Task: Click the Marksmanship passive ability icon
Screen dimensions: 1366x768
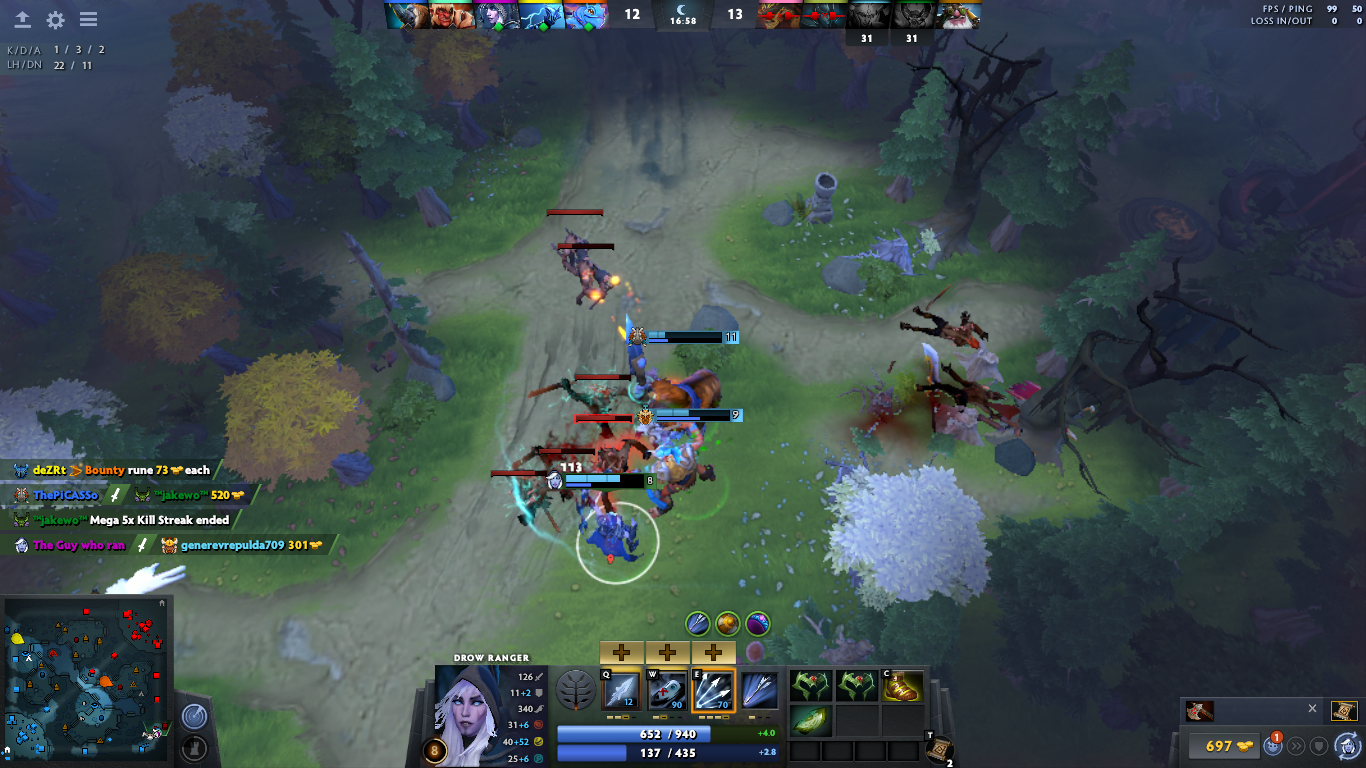Action: (x=760, y=690)
